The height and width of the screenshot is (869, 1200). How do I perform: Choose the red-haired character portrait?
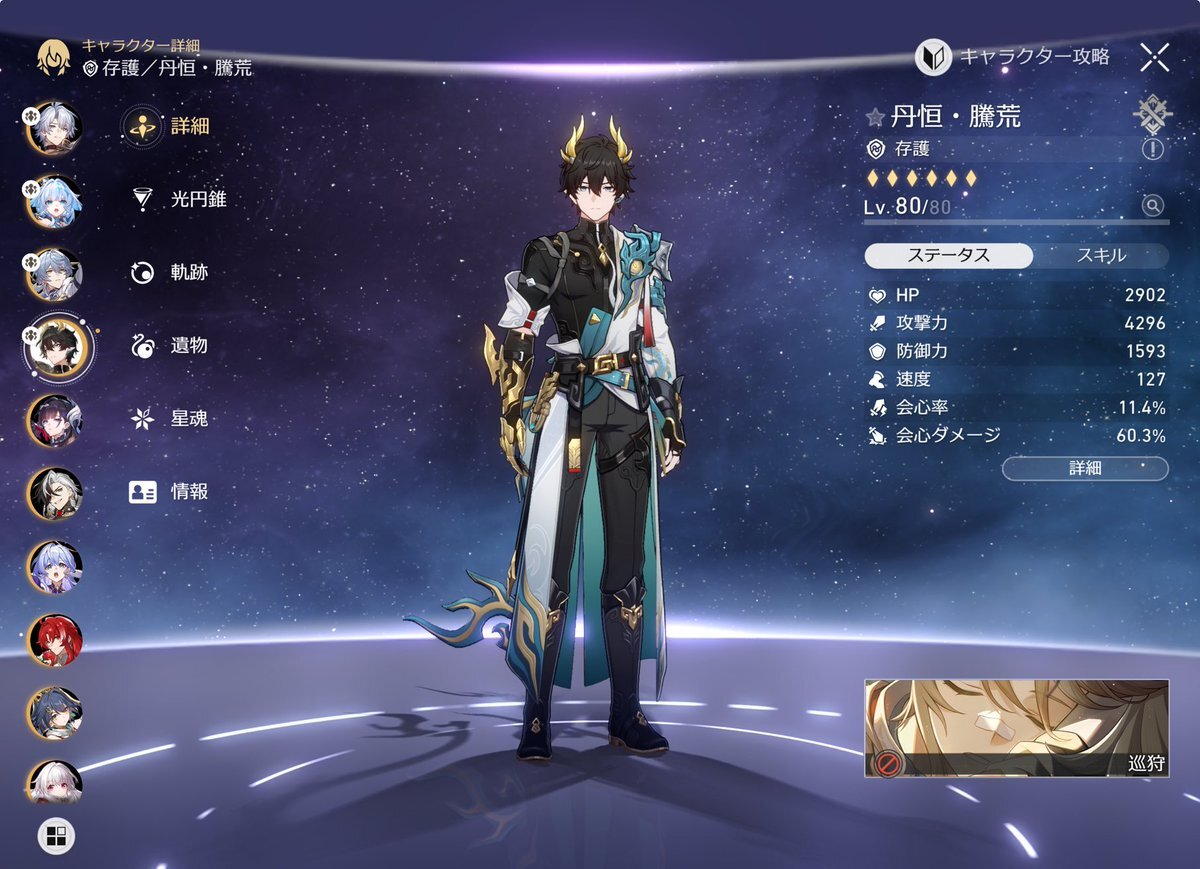(x=55, y=640)
